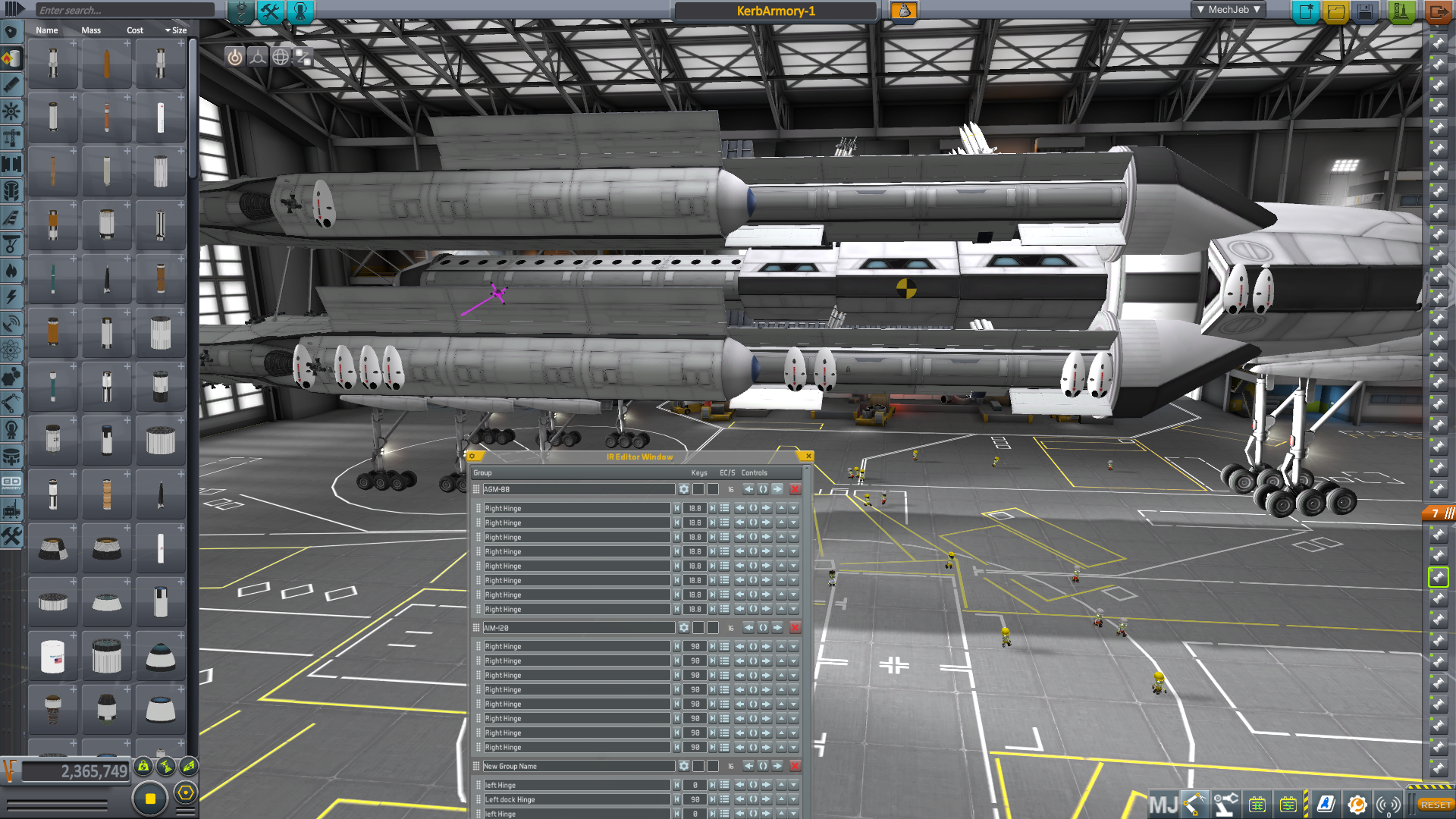The image size is (1456, 819).
Task: Open the MJ MechJeb toolbar button
Action: [1163, 804]
